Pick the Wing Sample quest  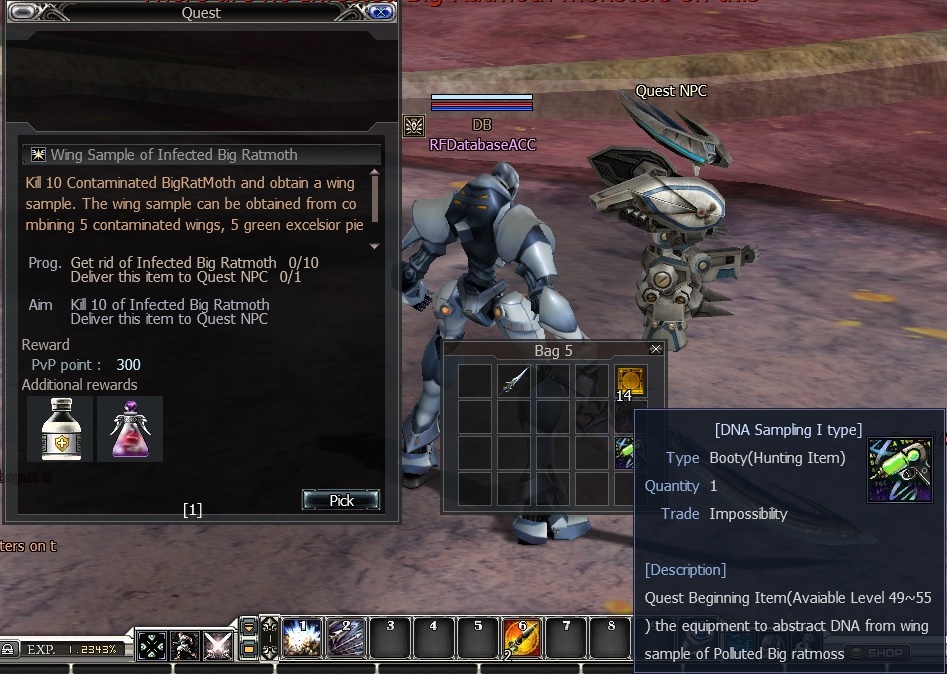pyautogui.click(x=341, y=500)
